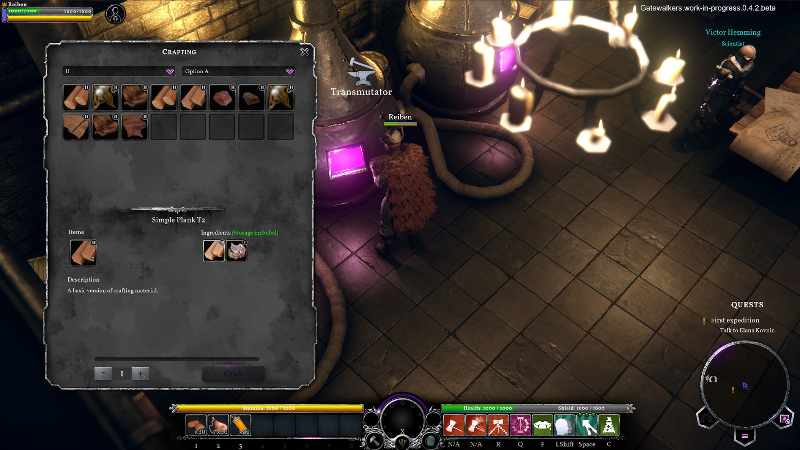800x450 pixels.
Task: Click the Simple Plank result item icon
Action: click(82, 252)
